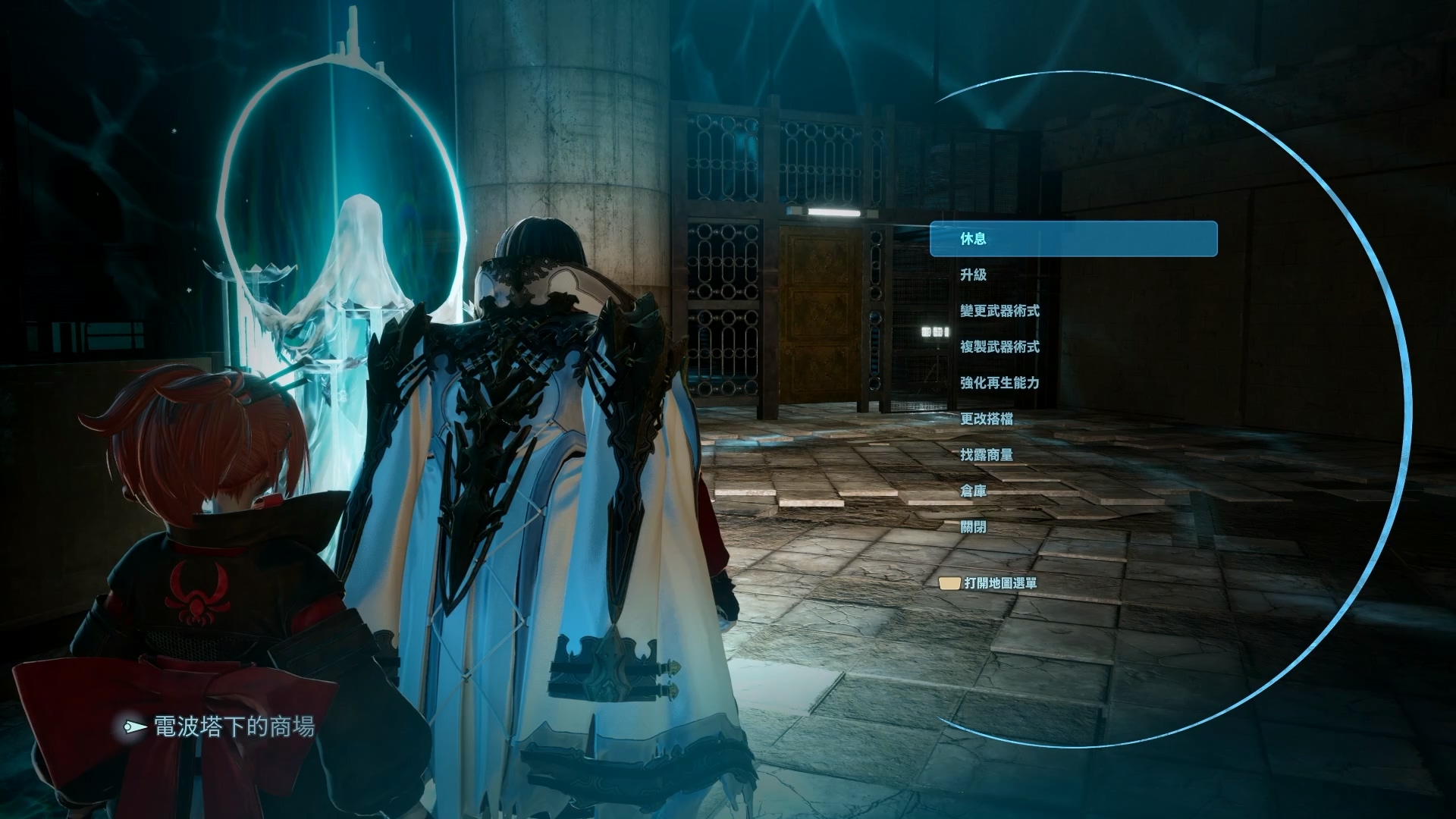
Task: Select 休息 to rest
Action: [x=974, y=239]
